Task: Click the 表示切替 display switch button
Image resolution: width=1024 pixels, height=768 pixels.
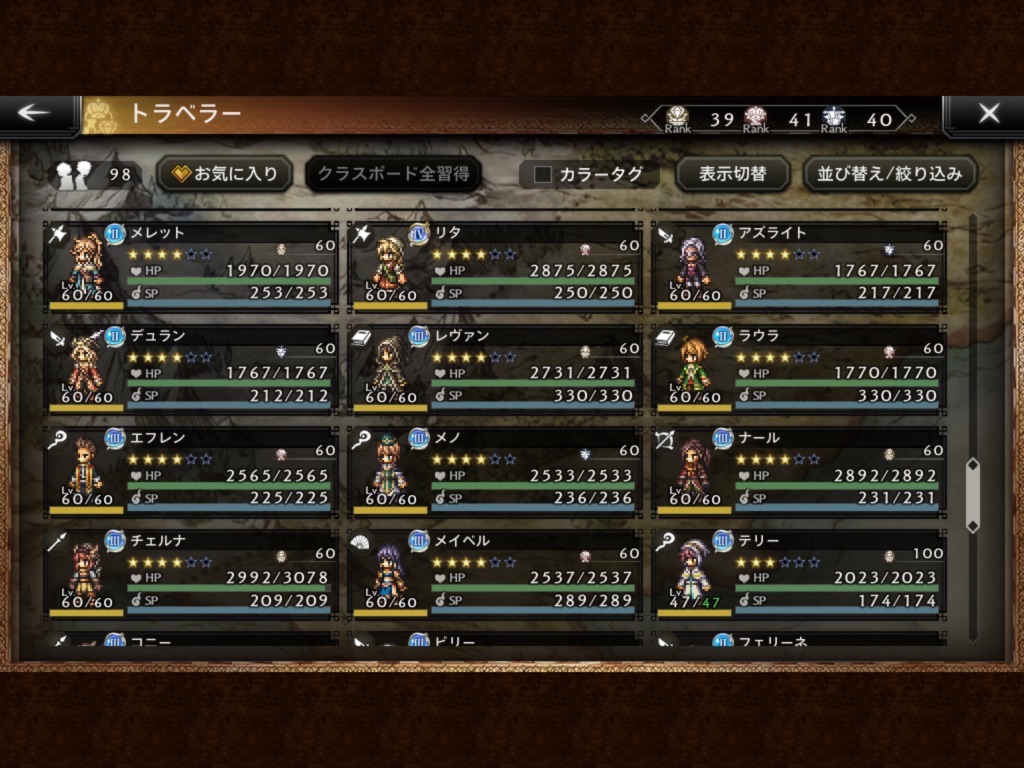Action: pos(732,174)
